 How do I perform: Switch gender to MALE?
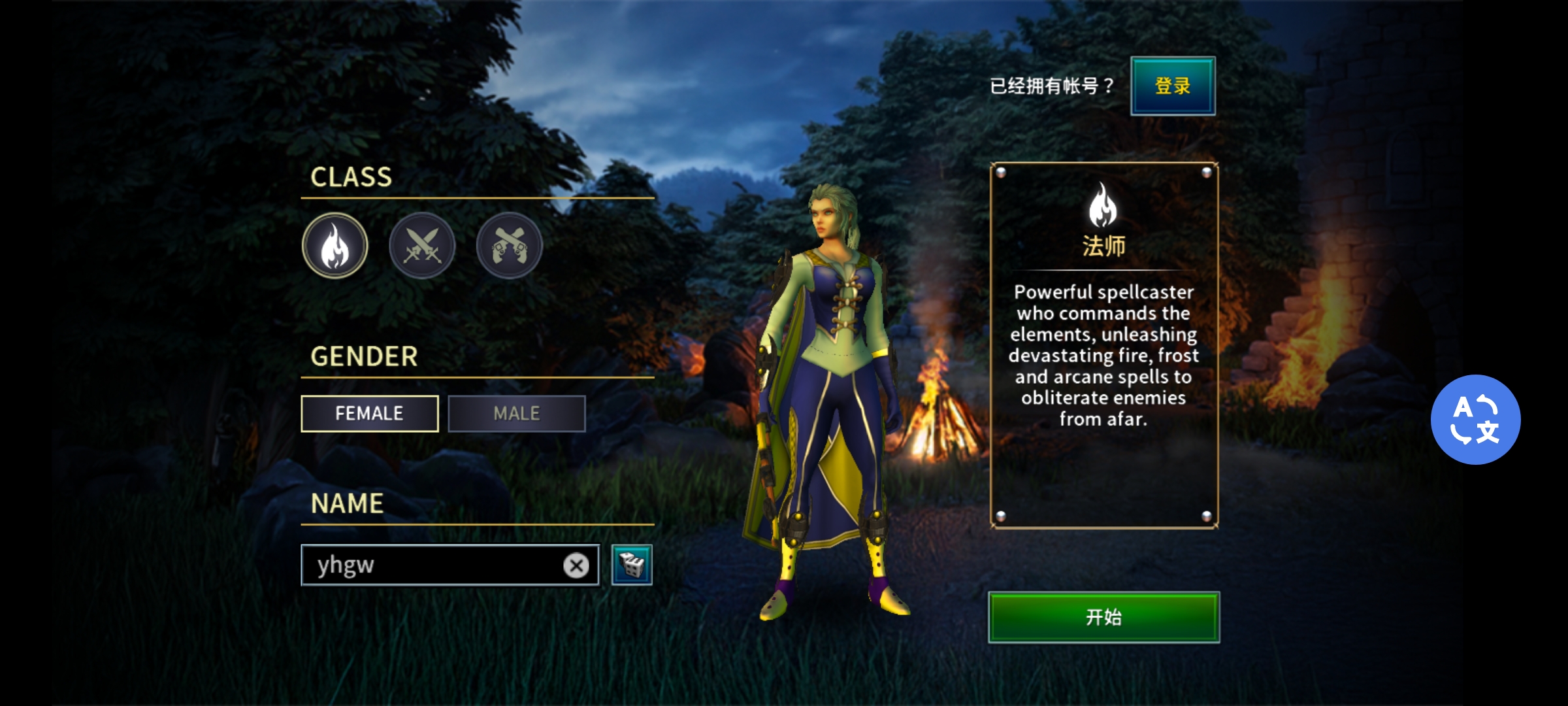point(516,413)
